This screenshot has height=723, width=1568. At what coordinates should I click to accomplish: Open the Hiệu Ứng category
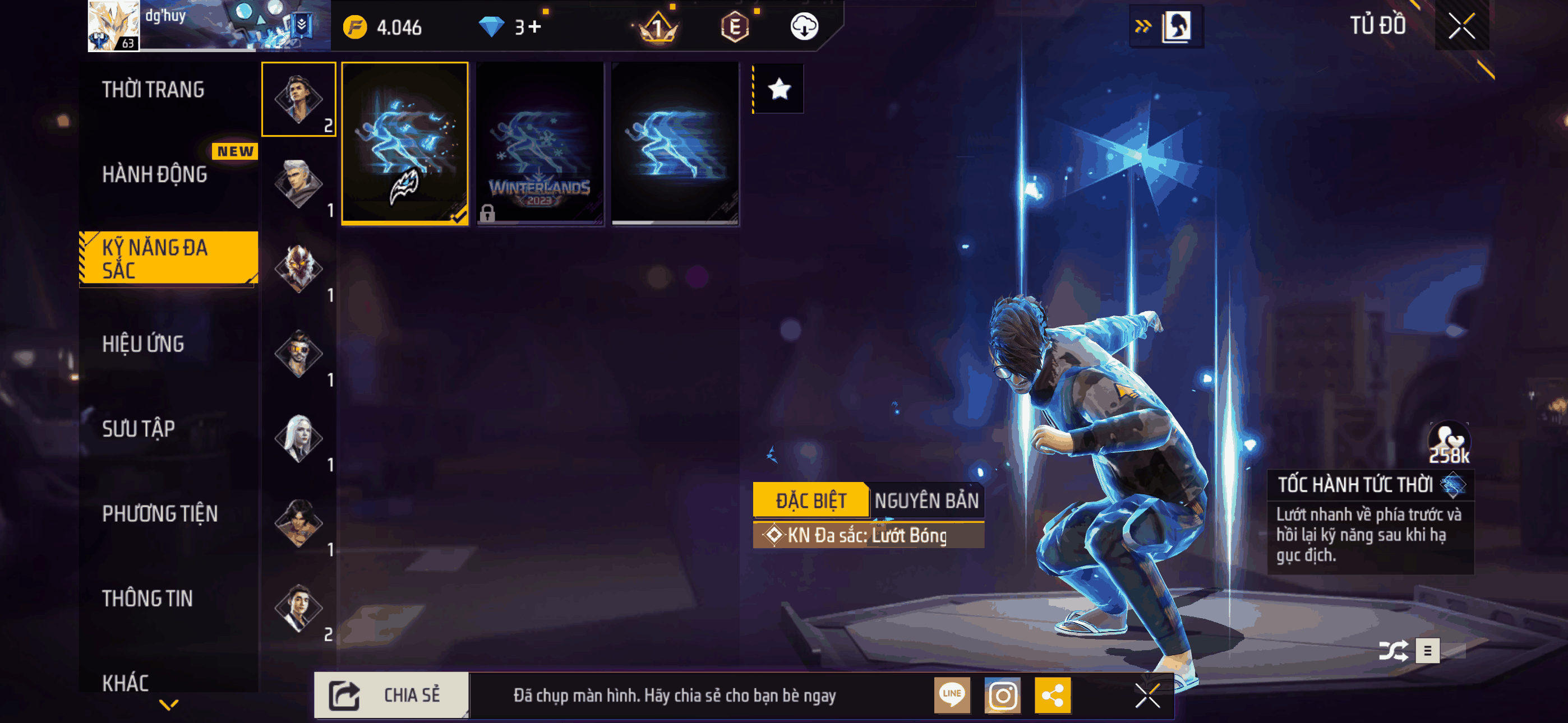(x=143, y=344)
